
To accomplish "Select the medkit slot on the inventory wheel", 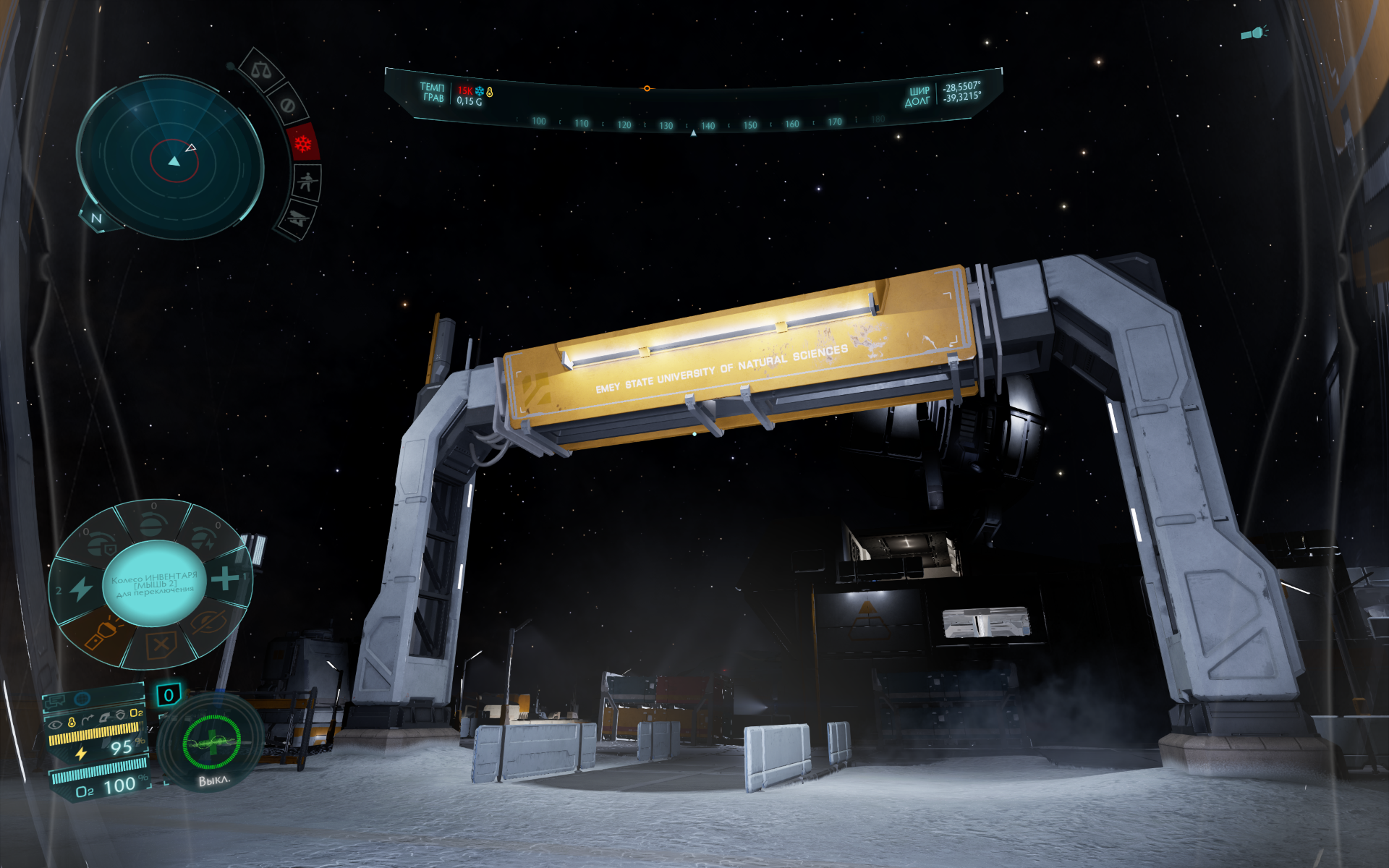I will coord(225,578).
